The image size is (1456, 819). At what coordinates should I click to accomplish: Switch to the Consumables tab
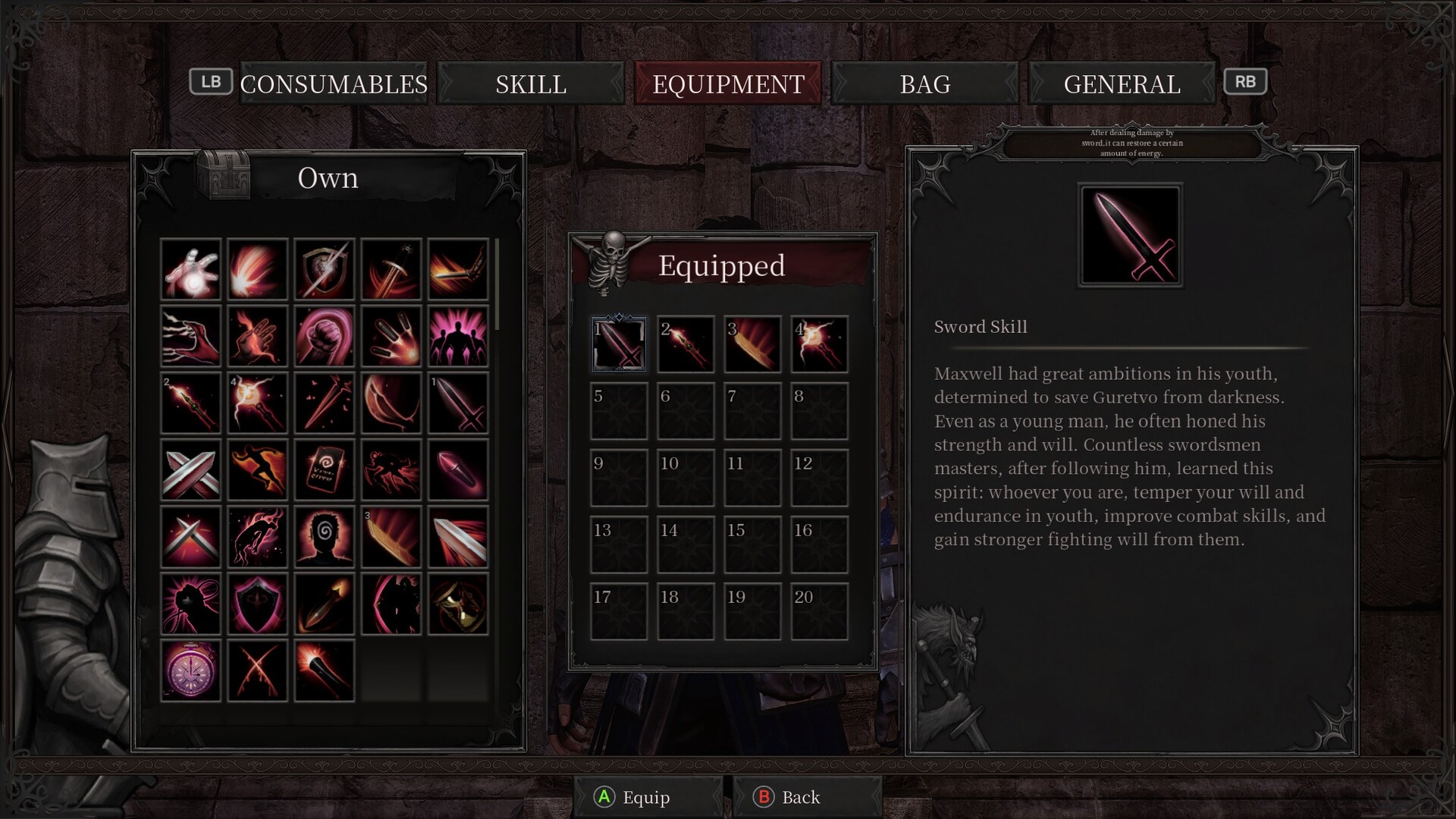point(334,83)
